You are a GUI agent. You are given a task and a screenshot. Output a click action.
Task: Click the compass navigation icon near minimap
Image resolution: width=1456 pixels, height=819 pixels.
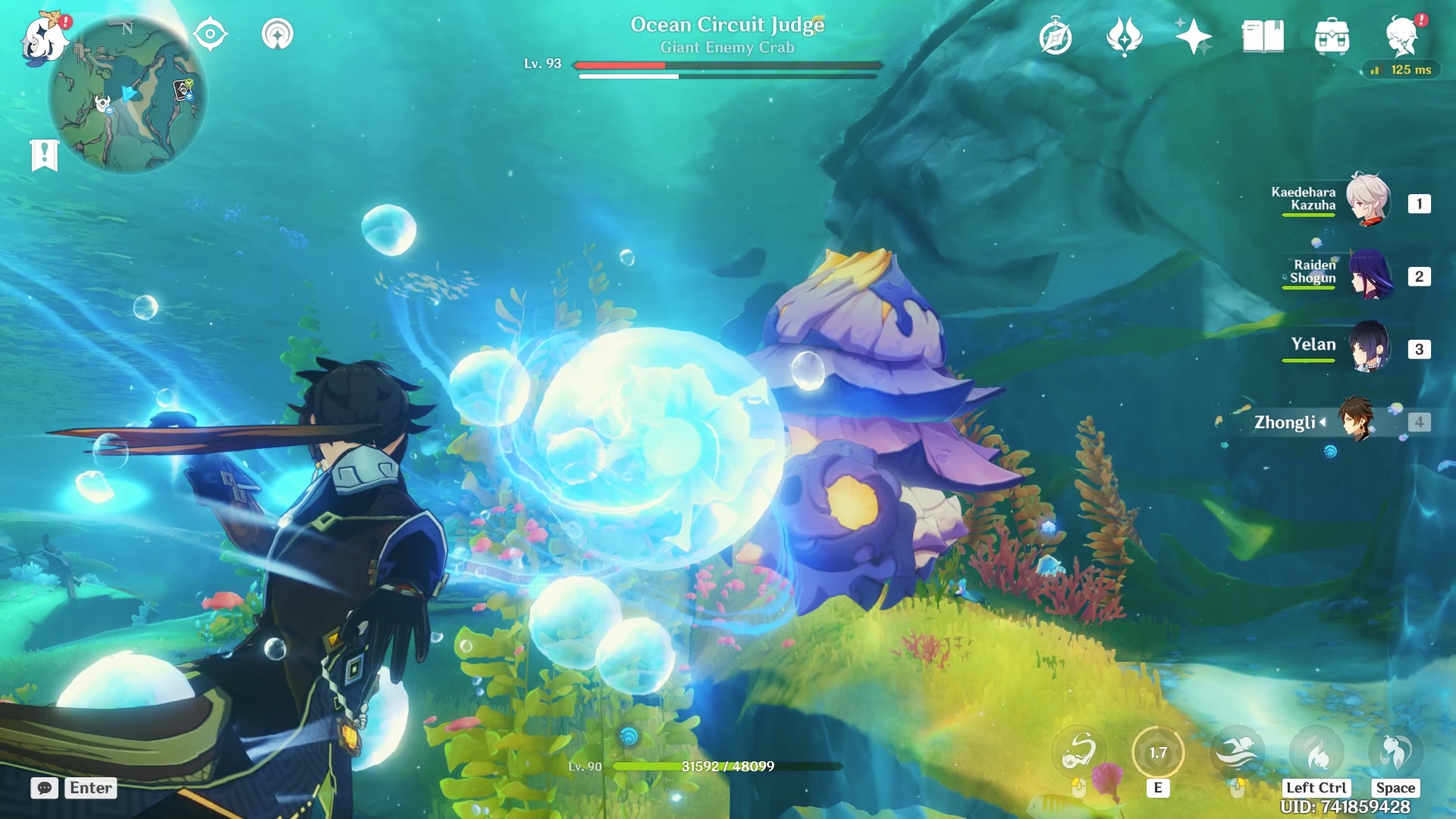click(x=211, y=34)
